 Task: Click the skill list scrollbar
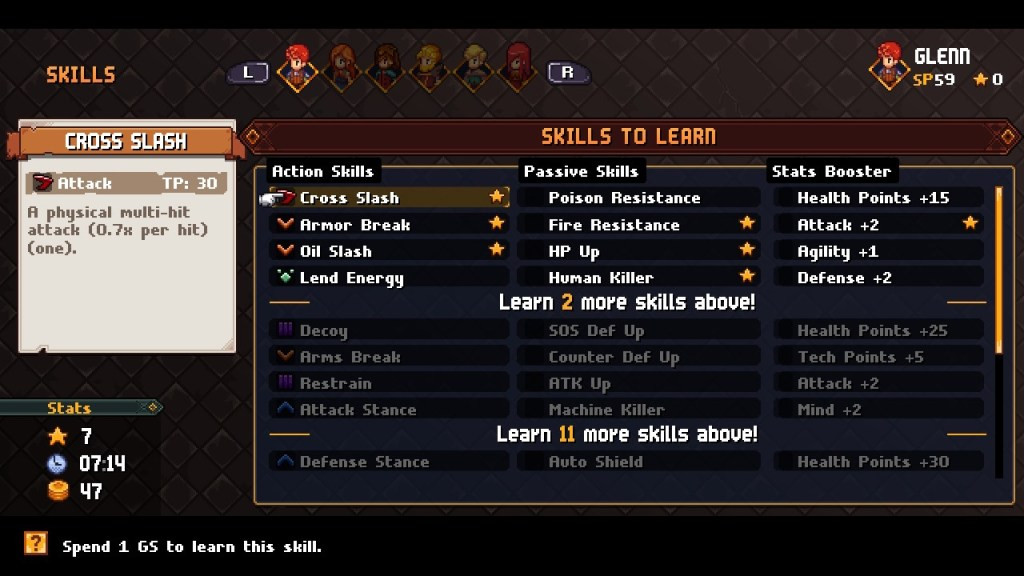point(997,270)
